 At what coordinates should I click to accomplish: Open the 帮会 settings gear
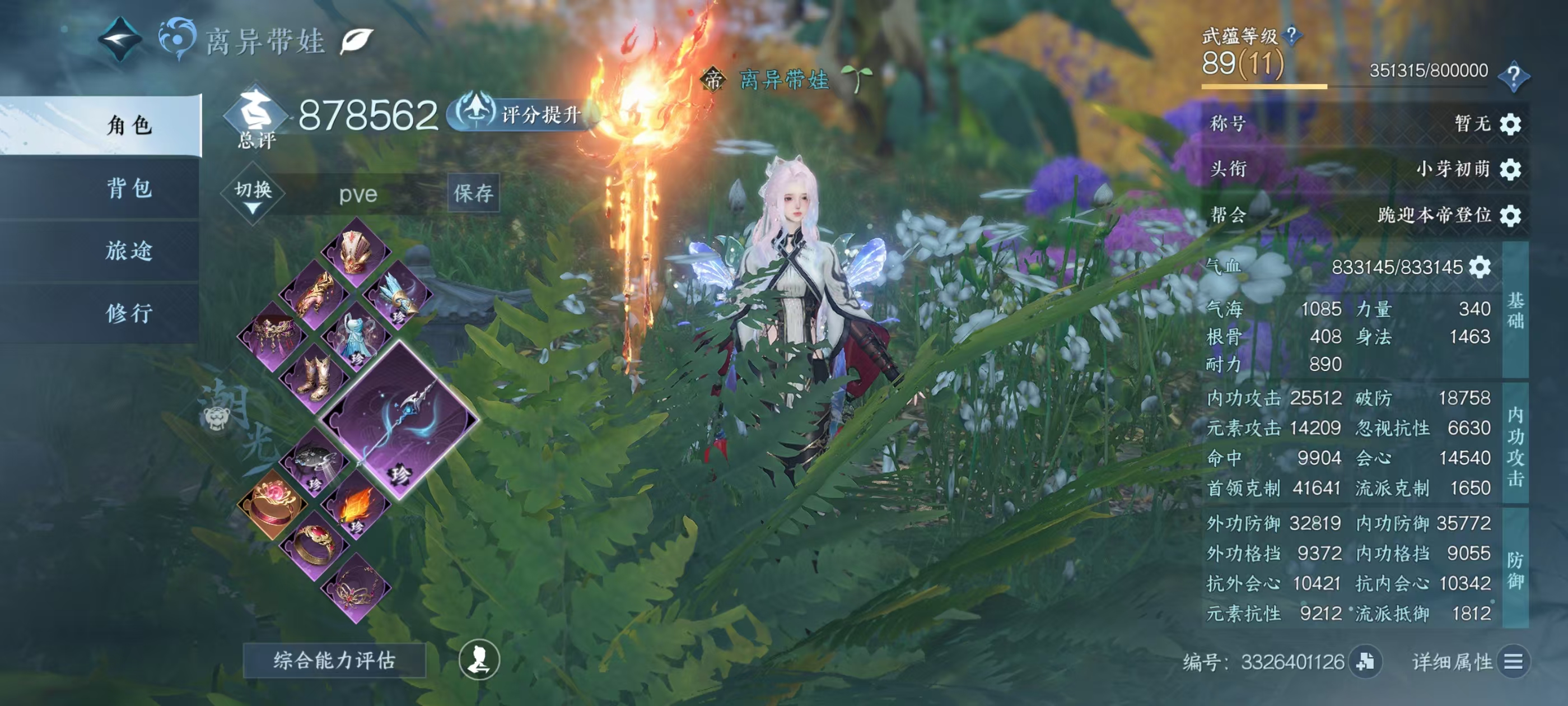pyautogui.click(x=1510, y=216)
